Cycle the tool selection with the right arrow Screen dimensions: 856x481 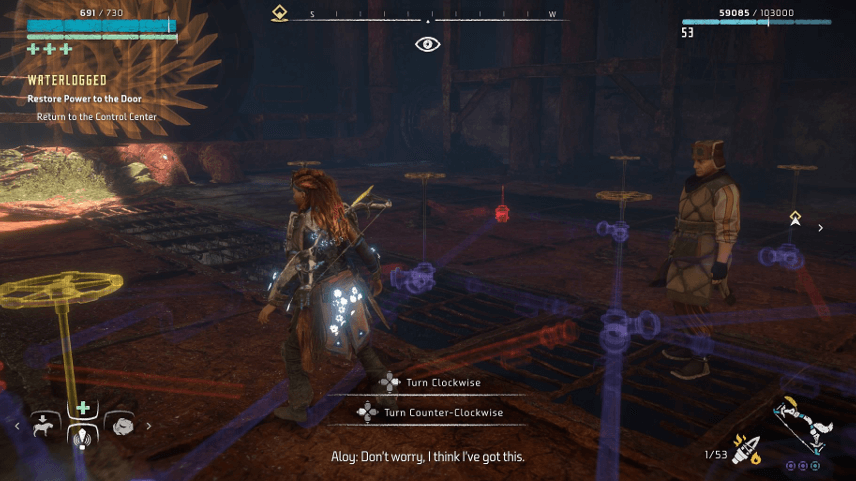coord(149,426)
